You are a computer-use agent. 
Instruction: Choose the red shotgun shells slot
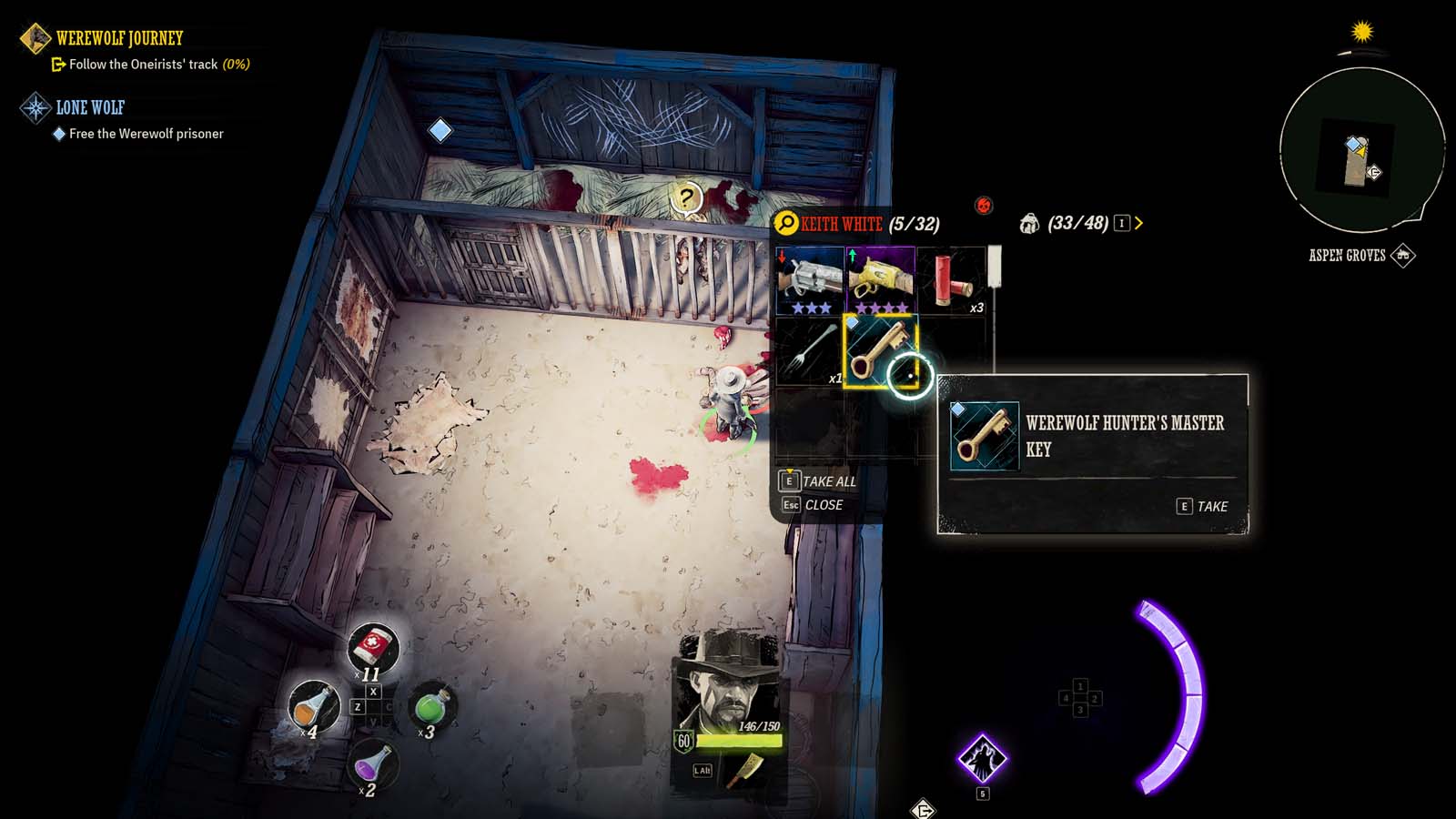pyautogui.click(x=952, y=280)
